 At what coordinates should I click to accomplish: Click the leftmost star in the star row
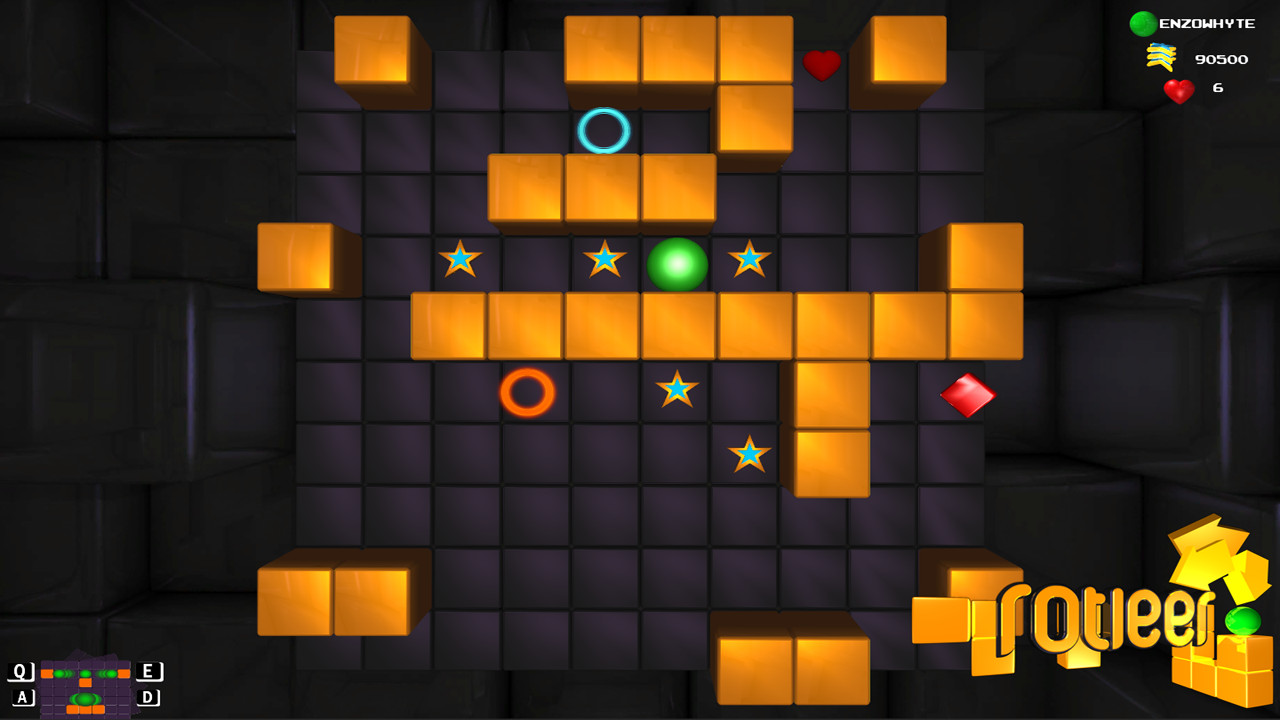click(458, 259)
